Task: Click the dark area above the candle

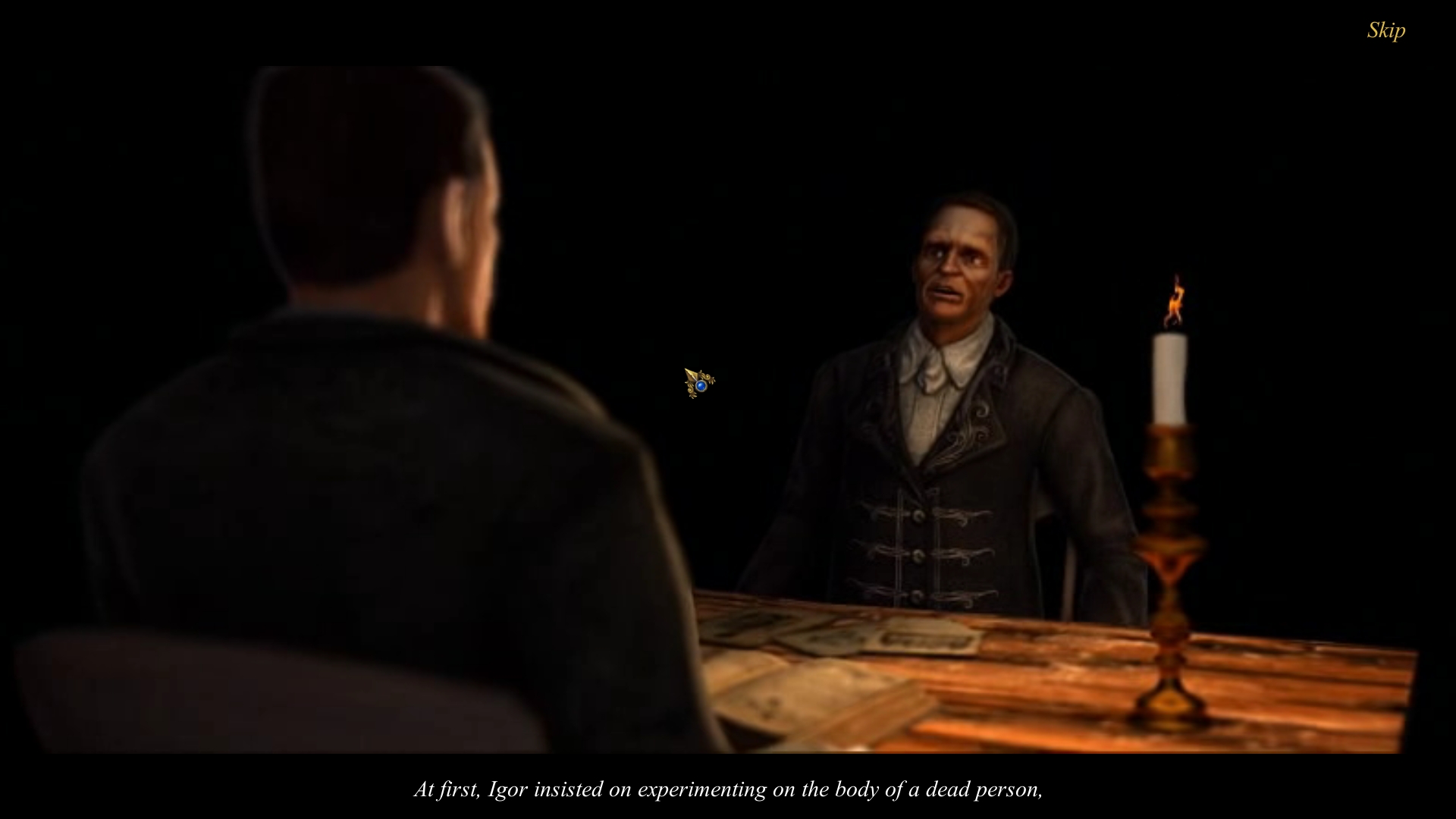Action: (1174, 190)
